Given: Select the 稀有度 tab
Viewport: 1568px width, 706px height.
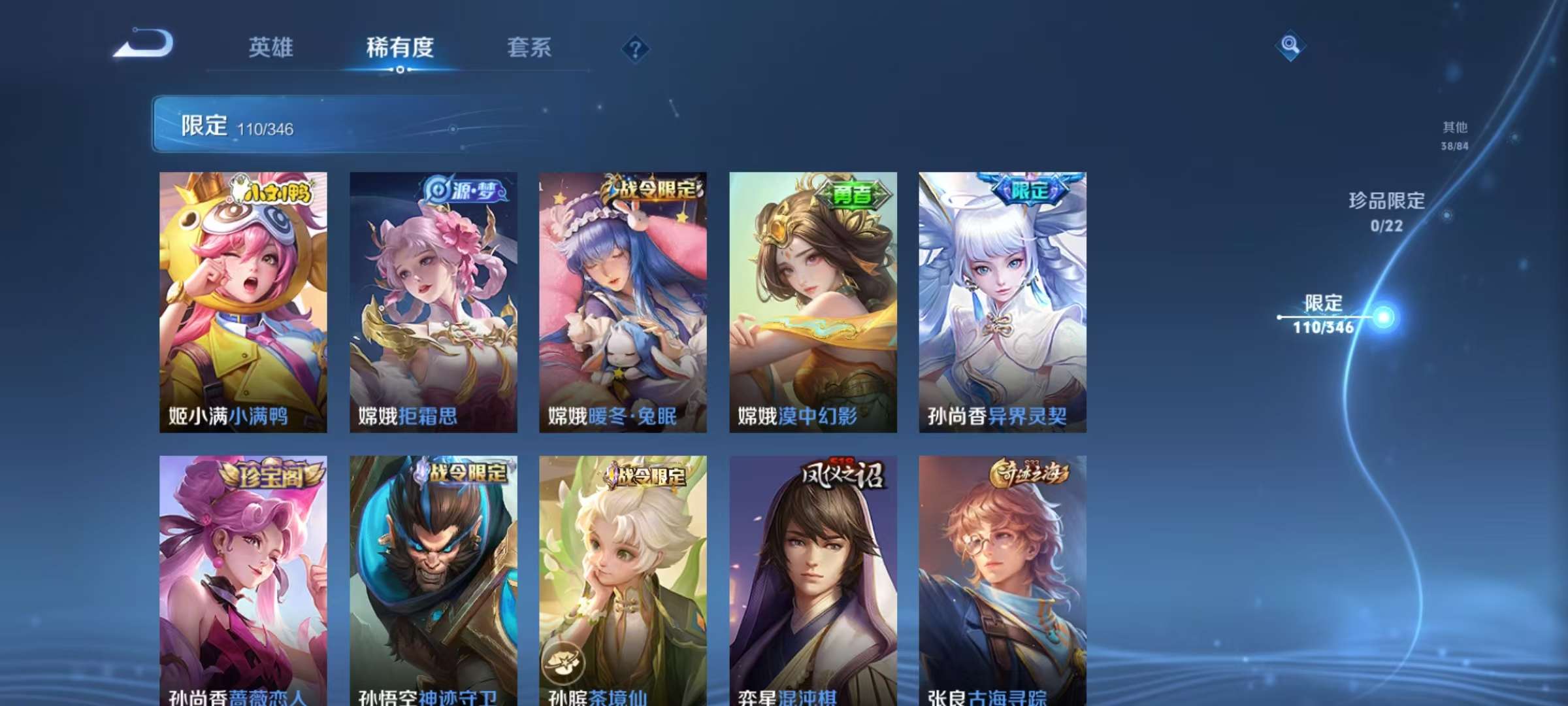Looking at the screenshot, I should tap(400, 48).
